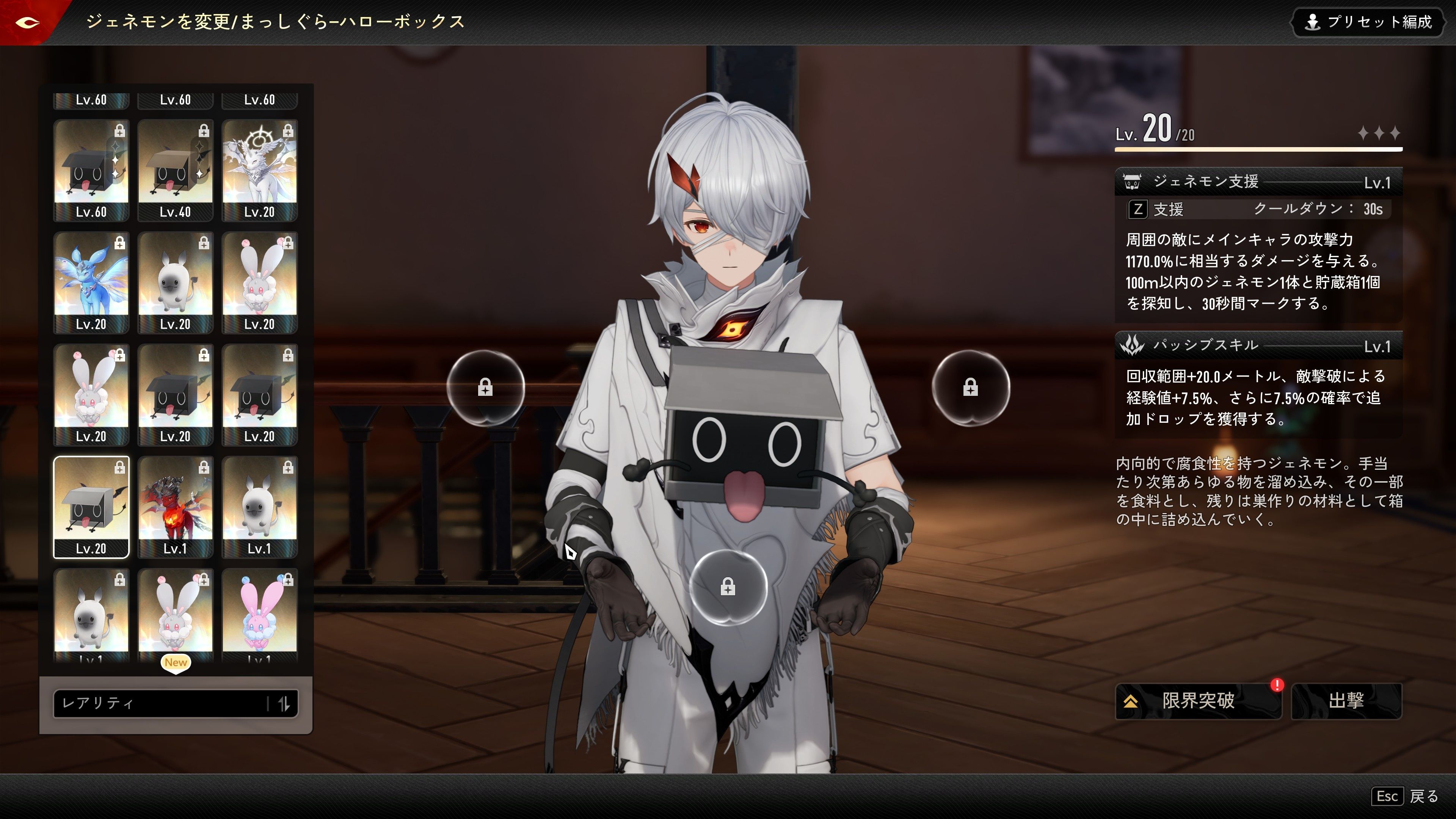
Task: Select the black box Lv.60 card
Action: (91, 169)
